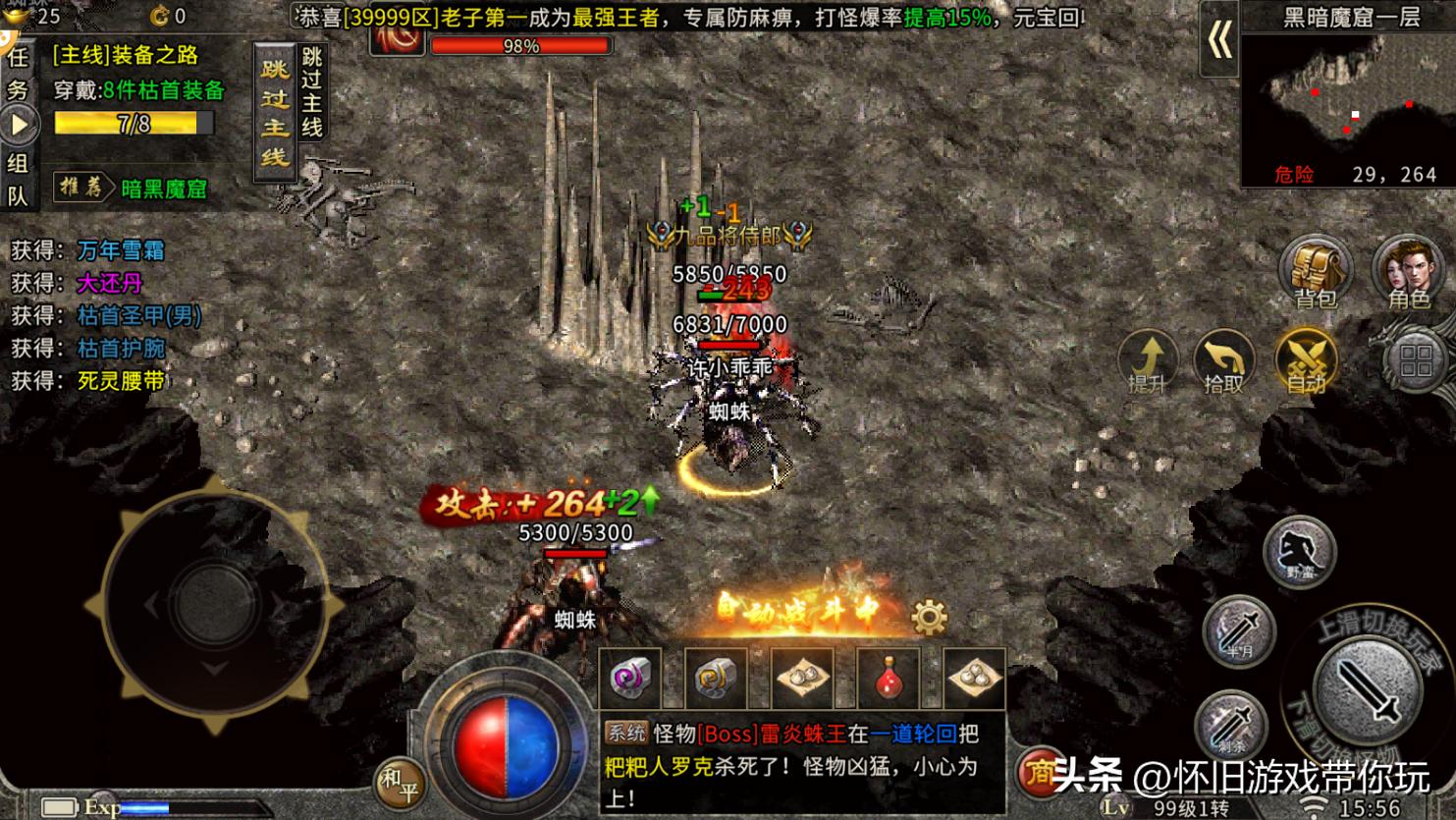Collapse the minimap with the « arrow

click(1219, 44)
